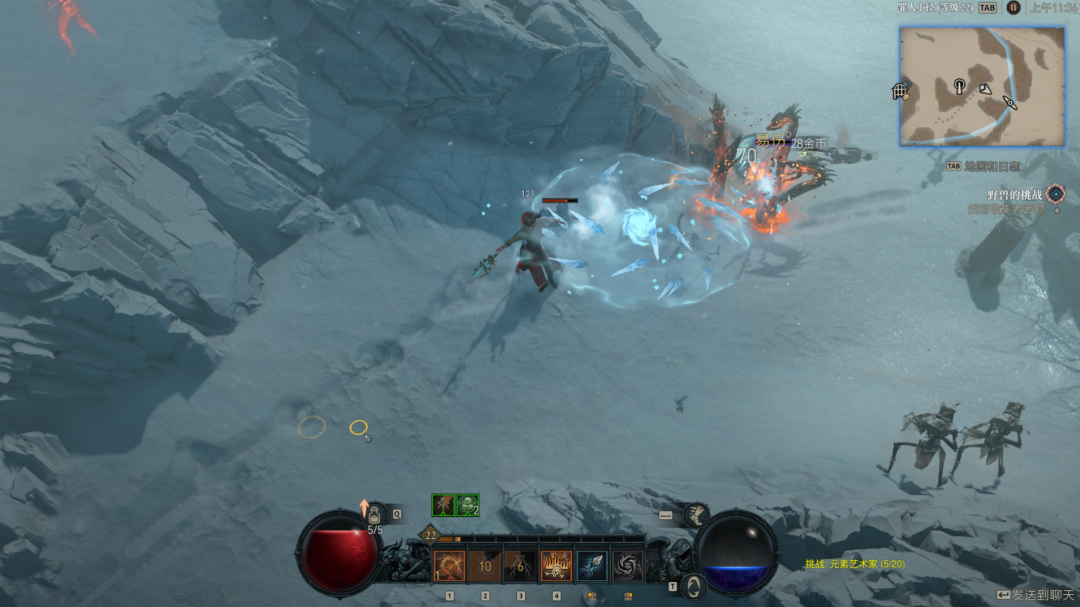Screen dimensions: 1080x607
Task: Click the green skull buff icon
Action: pos(468,505)
